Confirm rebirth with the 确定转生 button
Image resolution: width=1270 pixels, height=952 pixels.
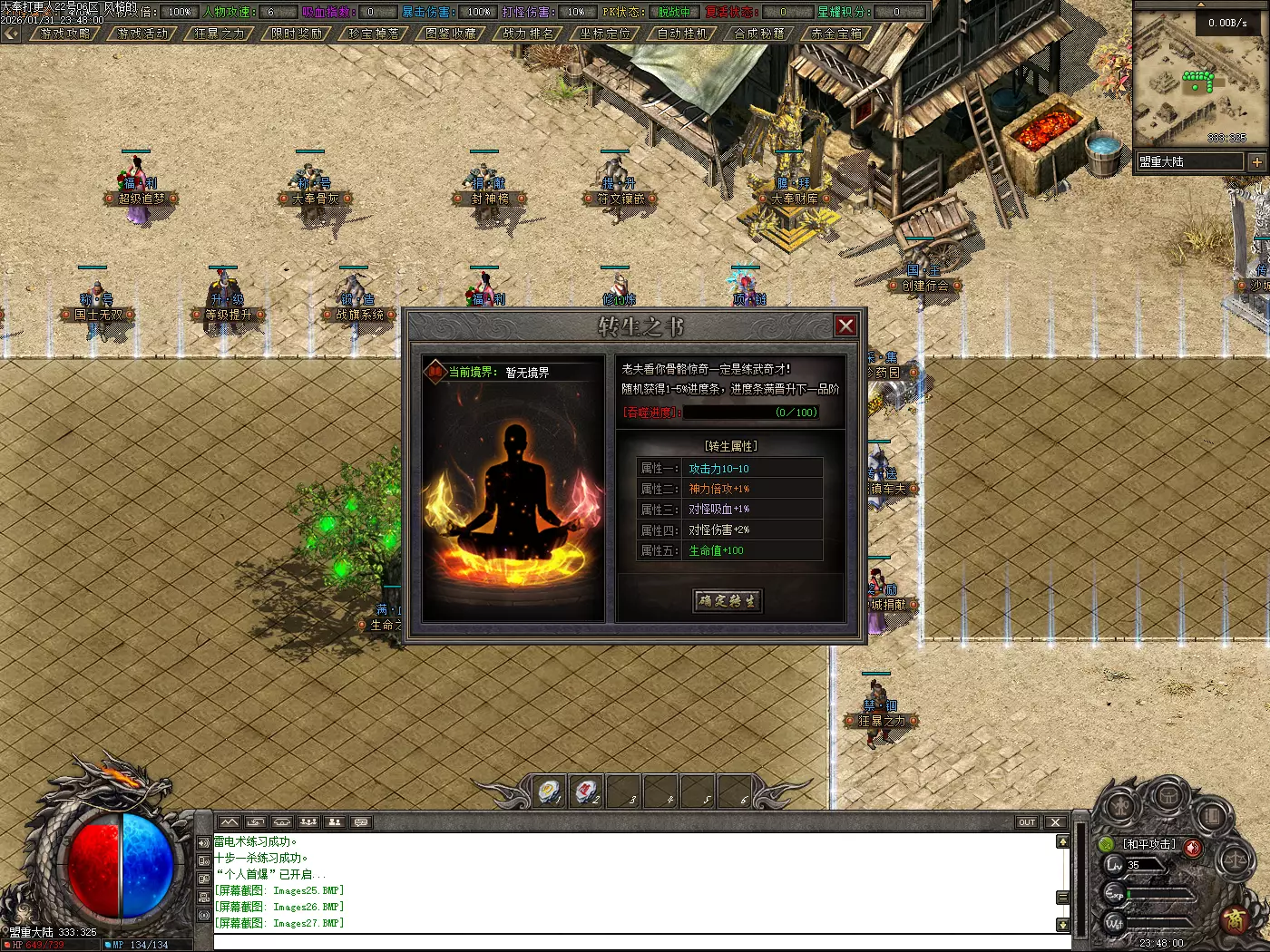[x=728, y=600]
